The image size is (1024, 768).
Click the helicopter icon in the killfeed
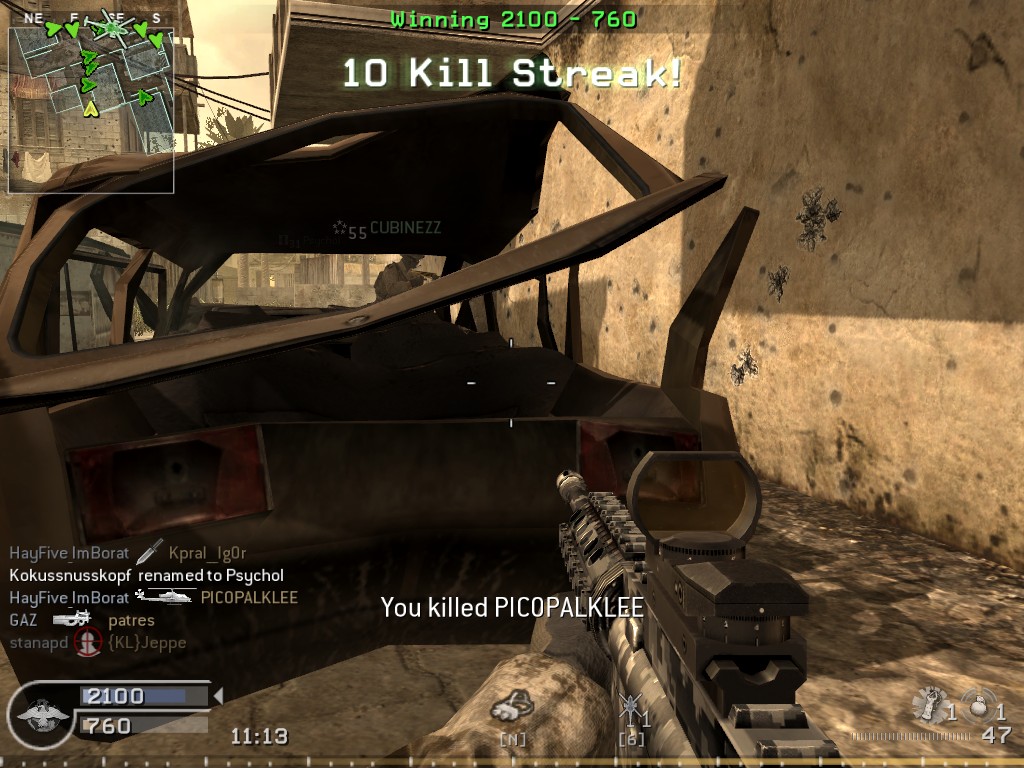(164, 597)
